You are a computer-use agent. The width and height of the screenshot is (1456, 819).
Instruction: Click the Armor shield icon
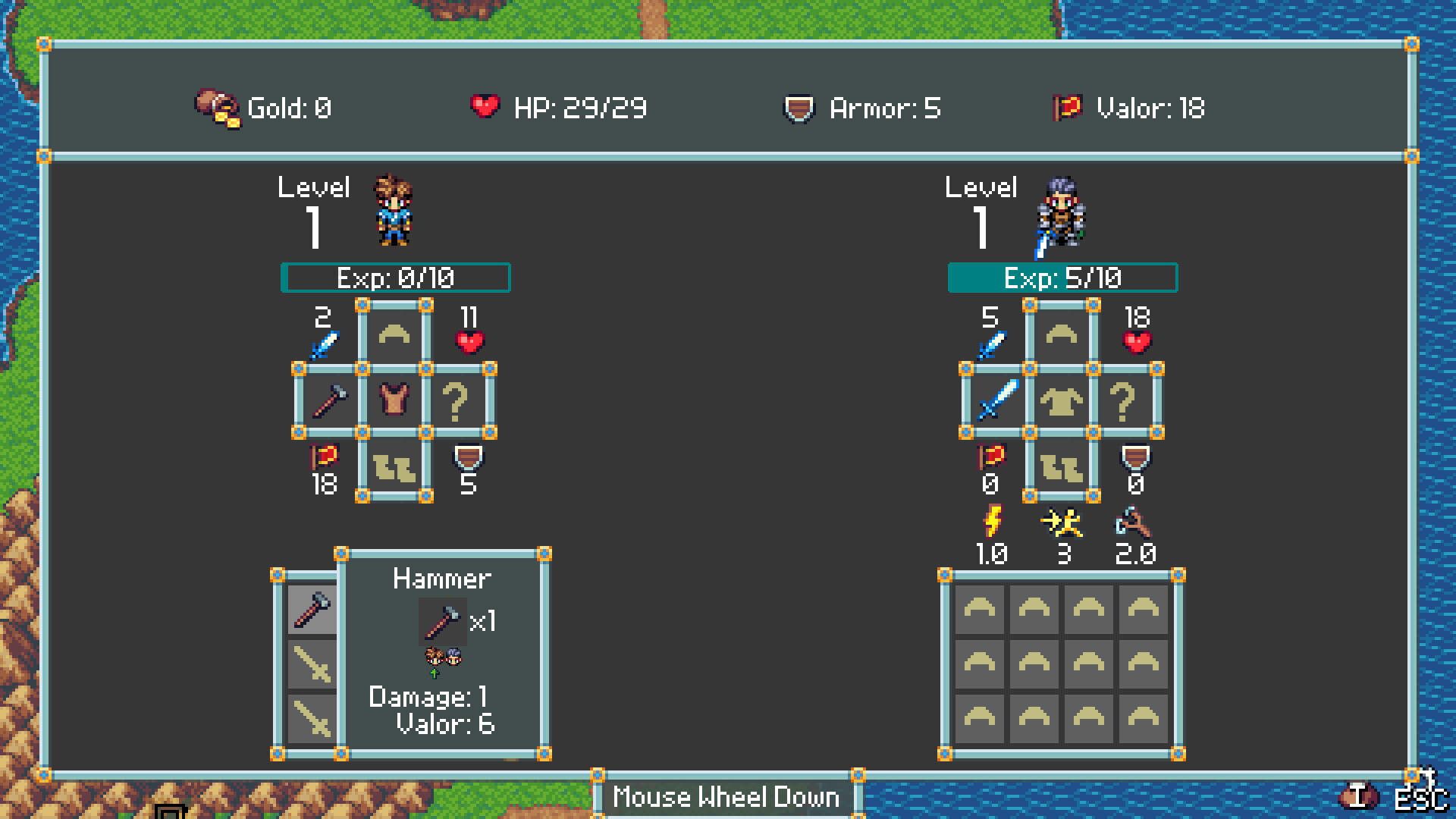(x=799, y=108)
